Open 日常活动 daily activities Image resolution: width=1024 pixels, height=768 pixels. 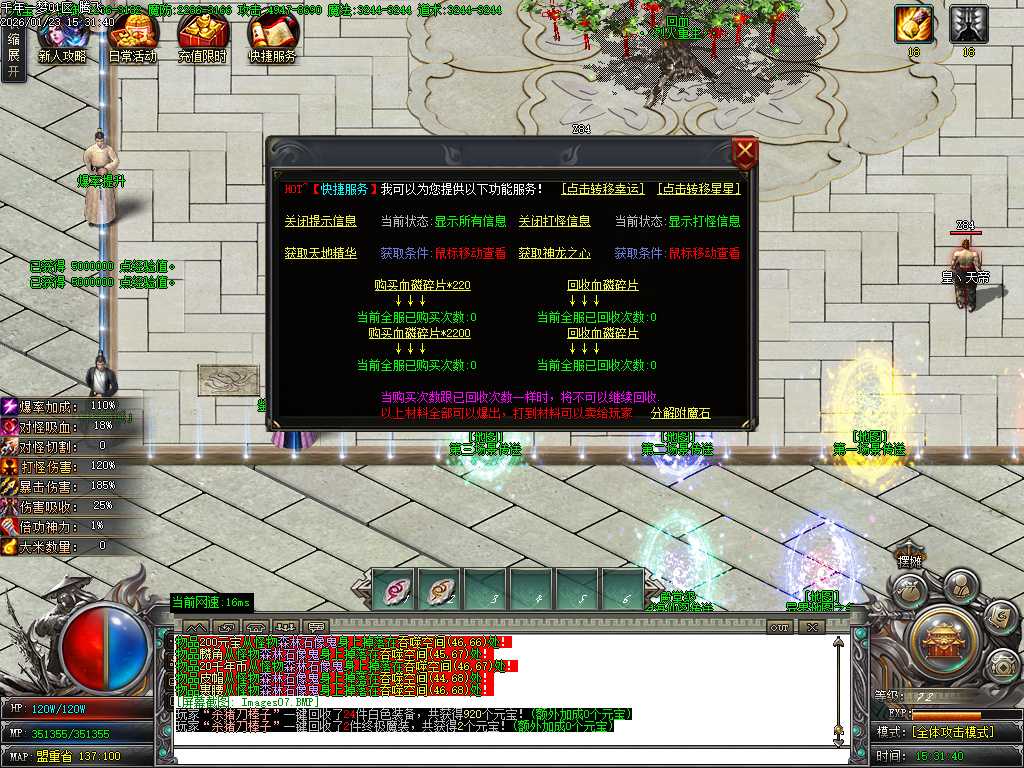coord(132,38)
